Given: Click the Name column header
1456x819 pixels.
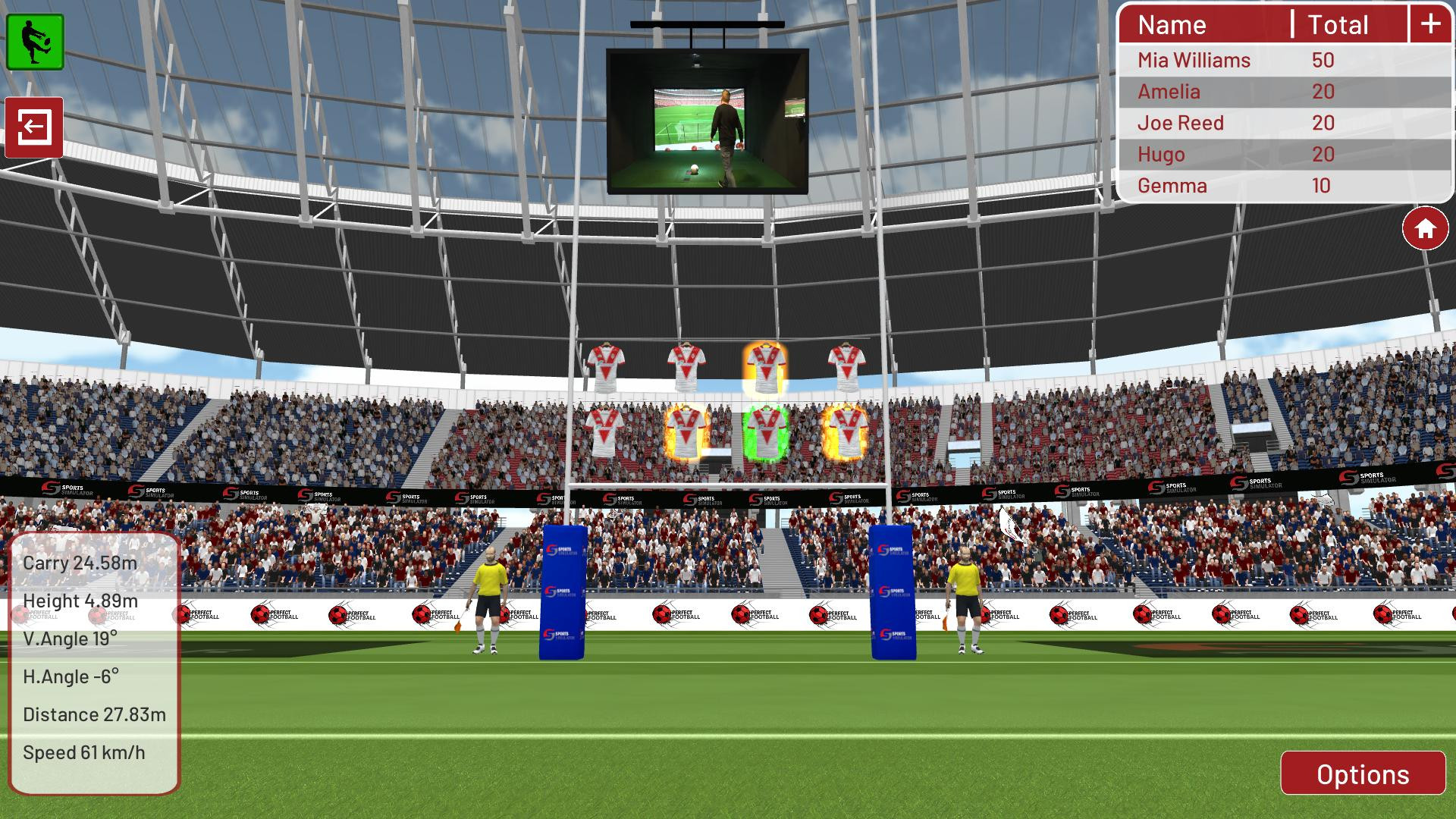Looking at the screenshot, I should tap(1172, 25).
